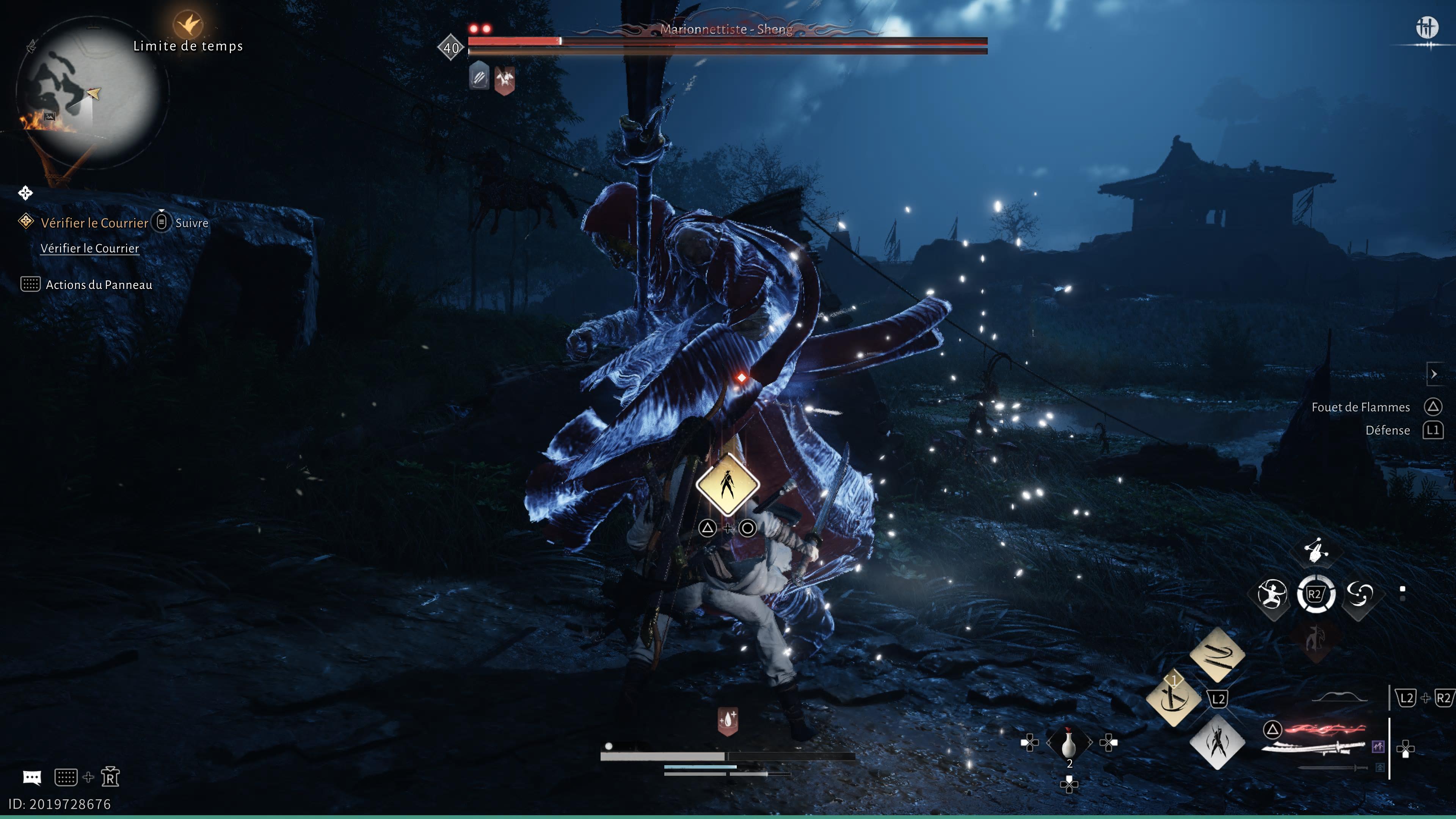Image resolution: width=1456 pixels, height=819 pixels.
Task: Inspect the boss grey claw status icon
Action: pos(479,76)
